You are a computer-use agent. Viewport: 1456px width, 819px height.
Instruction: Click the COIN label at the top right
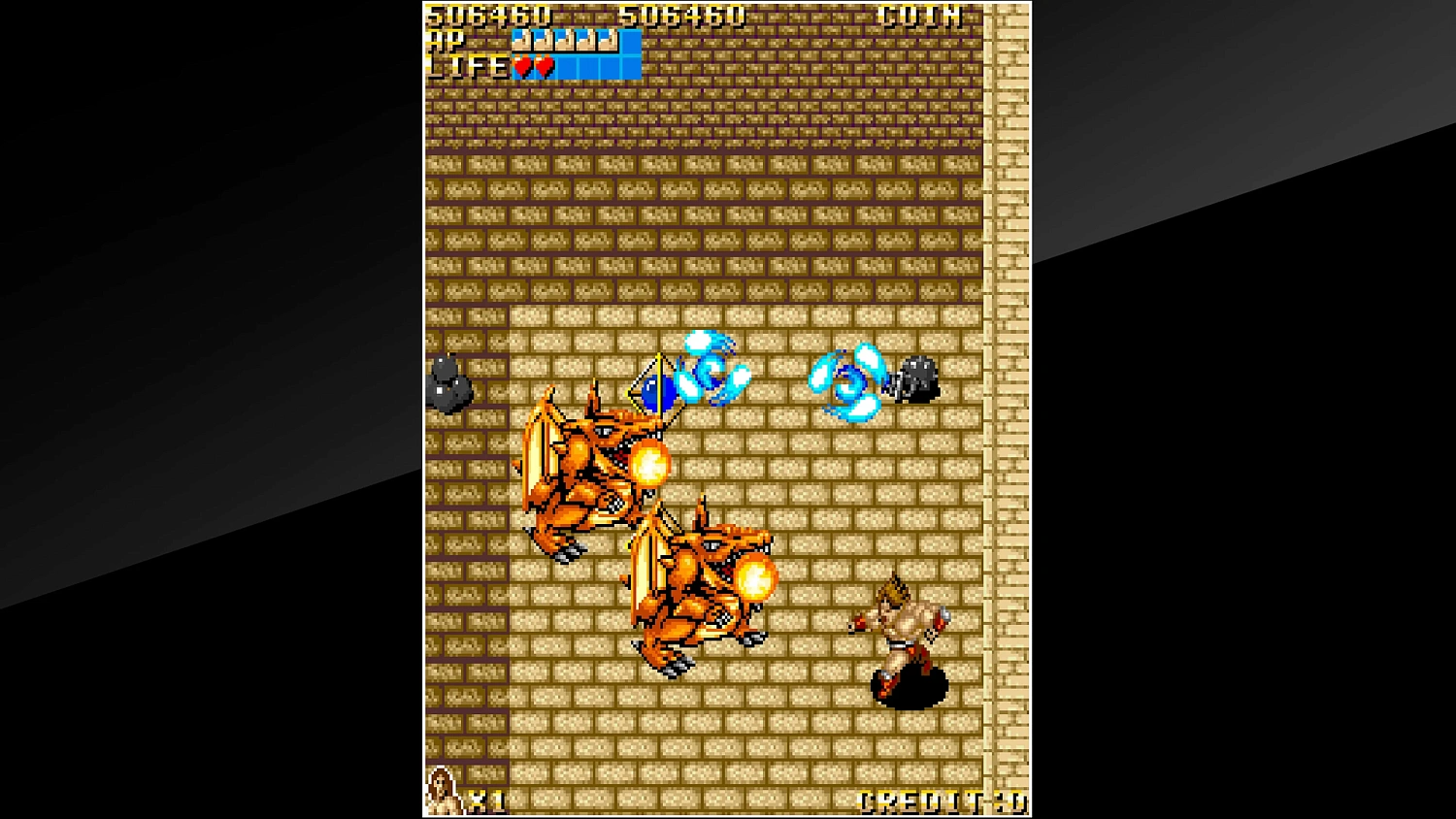pyautogui.click(x=919, y=16)
